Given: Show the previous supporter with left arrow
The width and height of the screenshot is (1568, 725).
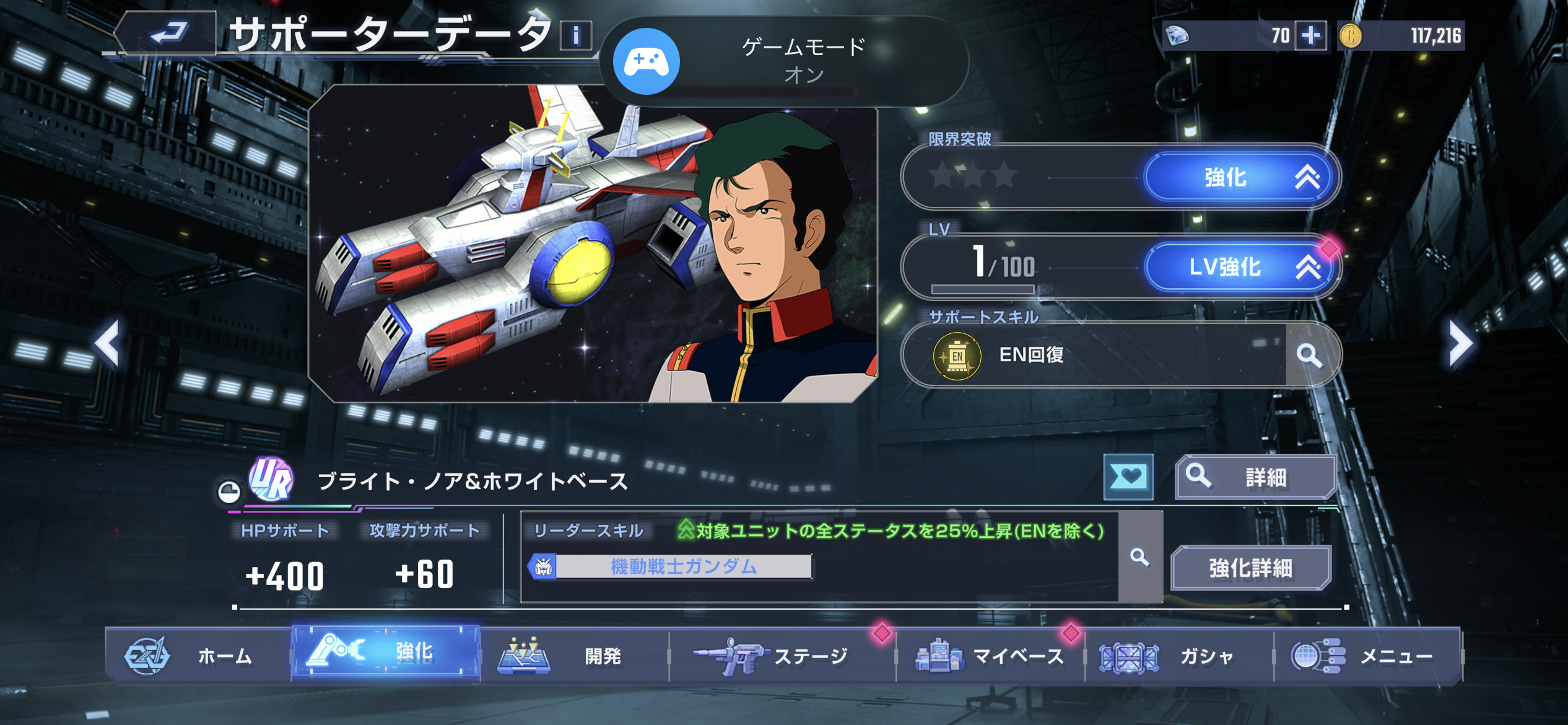Looking at the screenshot, I should pyautogui.click(x=108, y=343).
